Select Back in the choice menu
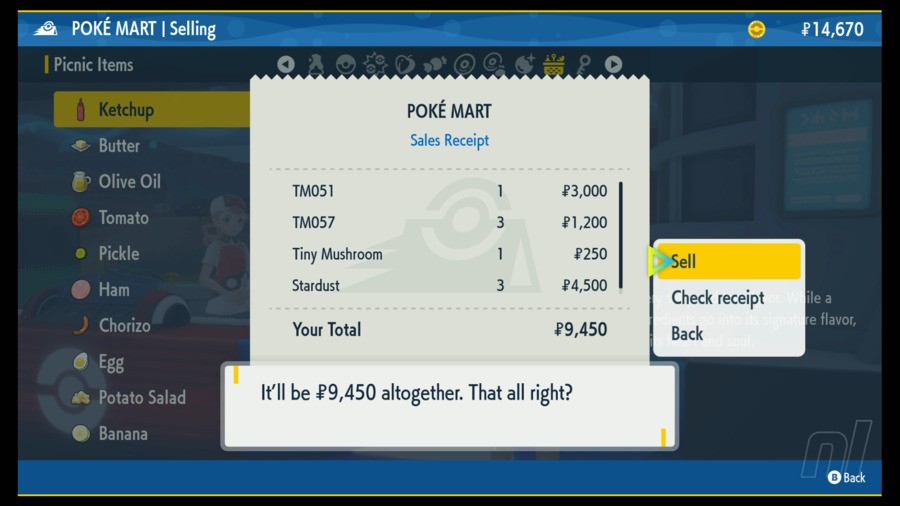 687,334
